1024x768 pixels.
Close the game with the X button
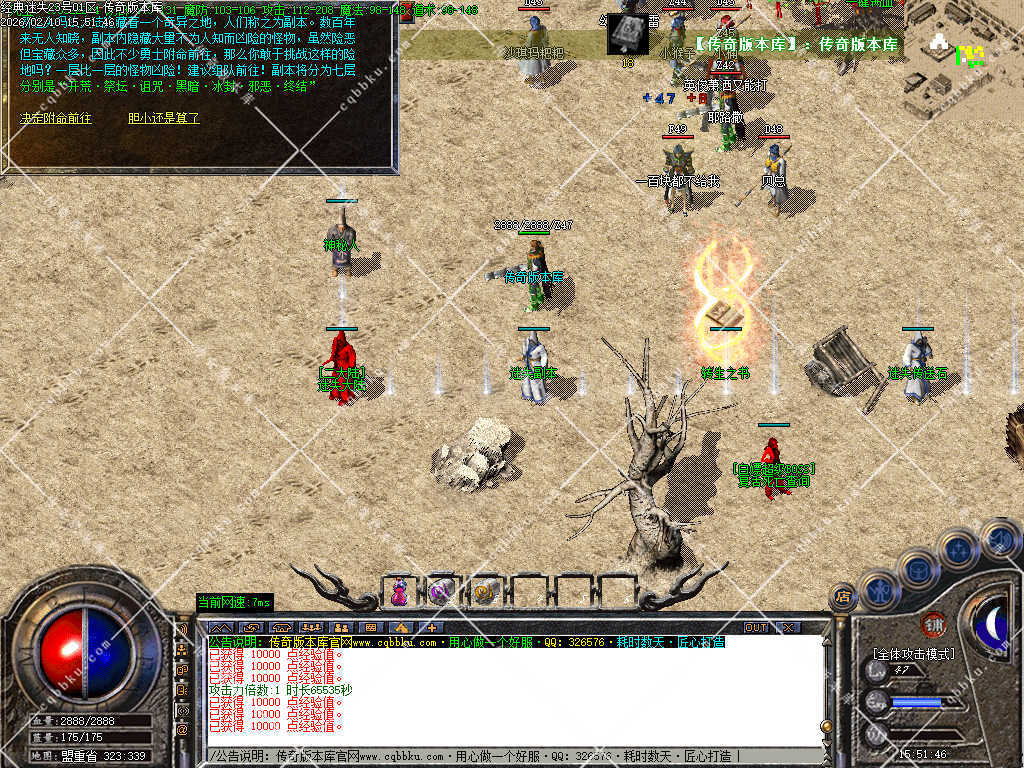(x=788, y=627)
